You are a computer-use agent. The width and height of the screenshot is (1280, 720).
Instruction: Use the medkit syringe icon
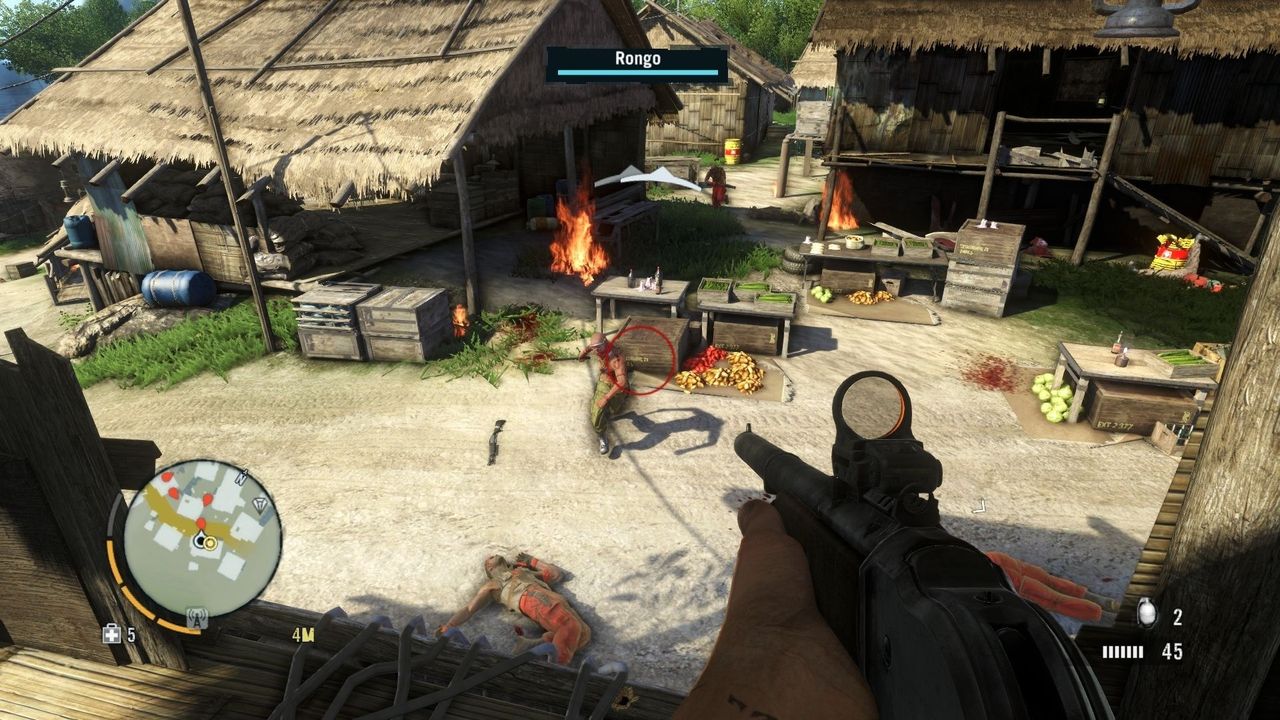(112, 634)
